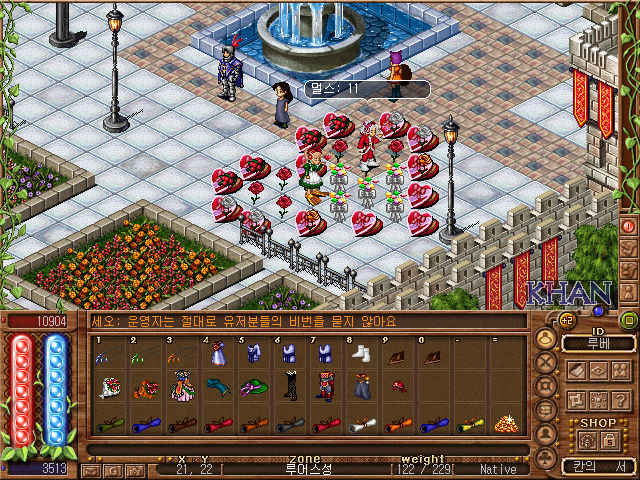Select the shield emblem round button

[546, 387]
